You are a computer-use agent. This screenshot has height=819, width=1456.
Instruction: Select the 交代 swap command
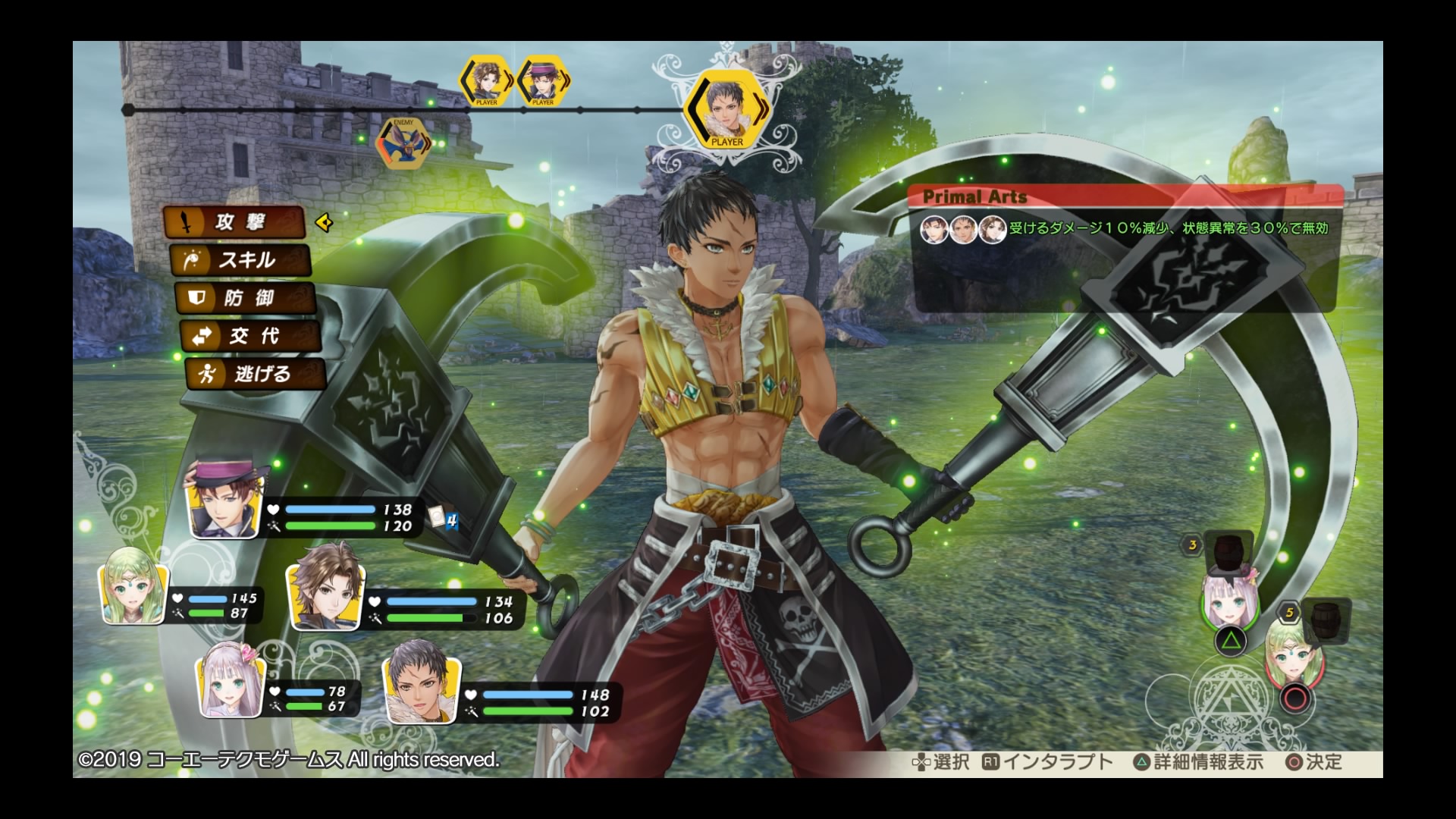point(250,336)
